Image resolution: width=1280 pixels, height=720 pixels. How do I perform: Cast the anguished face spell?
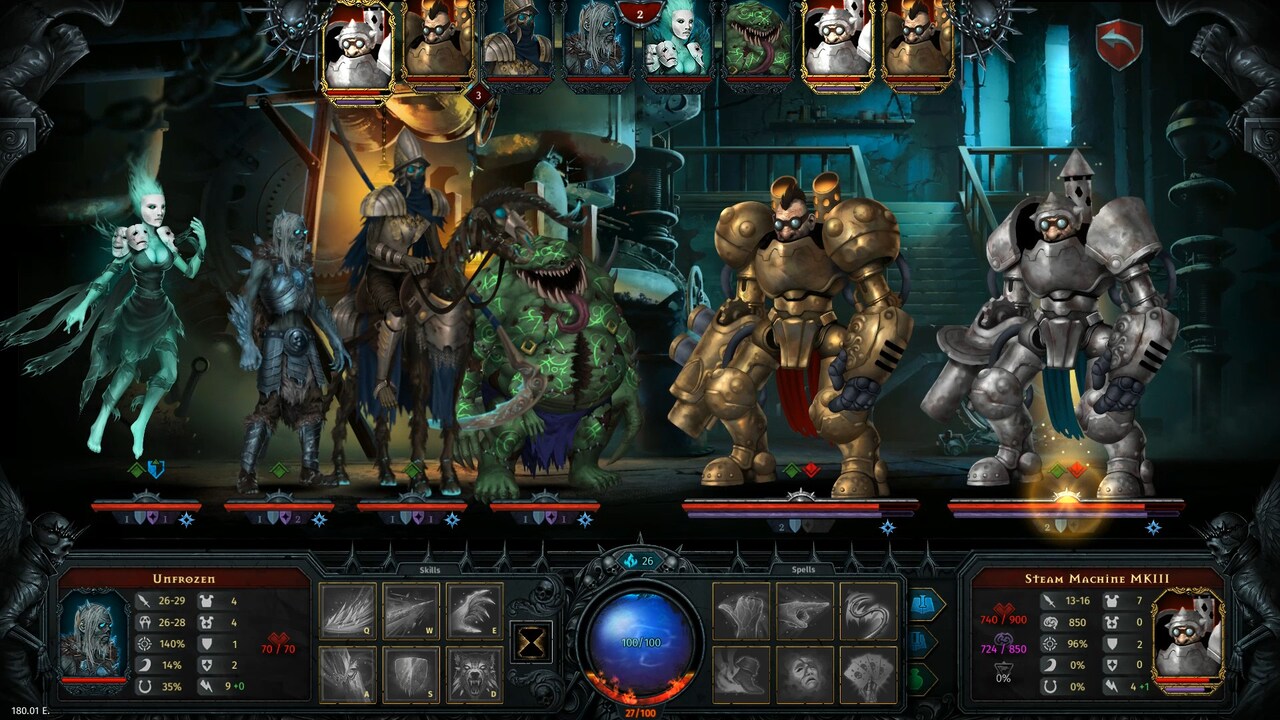tap(806, 670)
